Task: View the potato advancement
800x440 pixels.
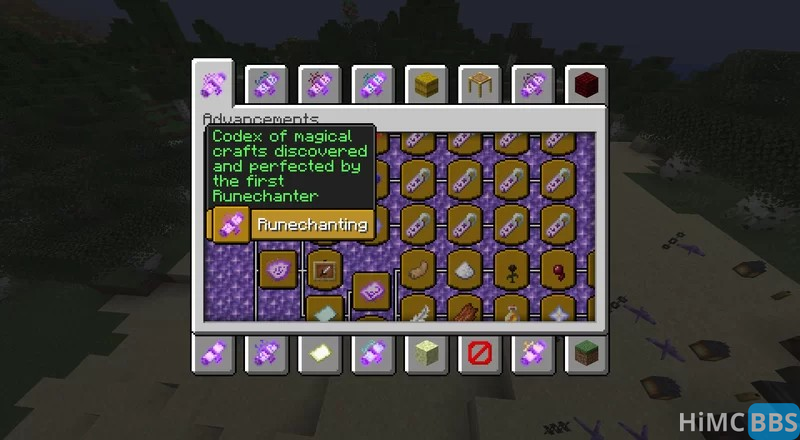Action: pos(419,269)
